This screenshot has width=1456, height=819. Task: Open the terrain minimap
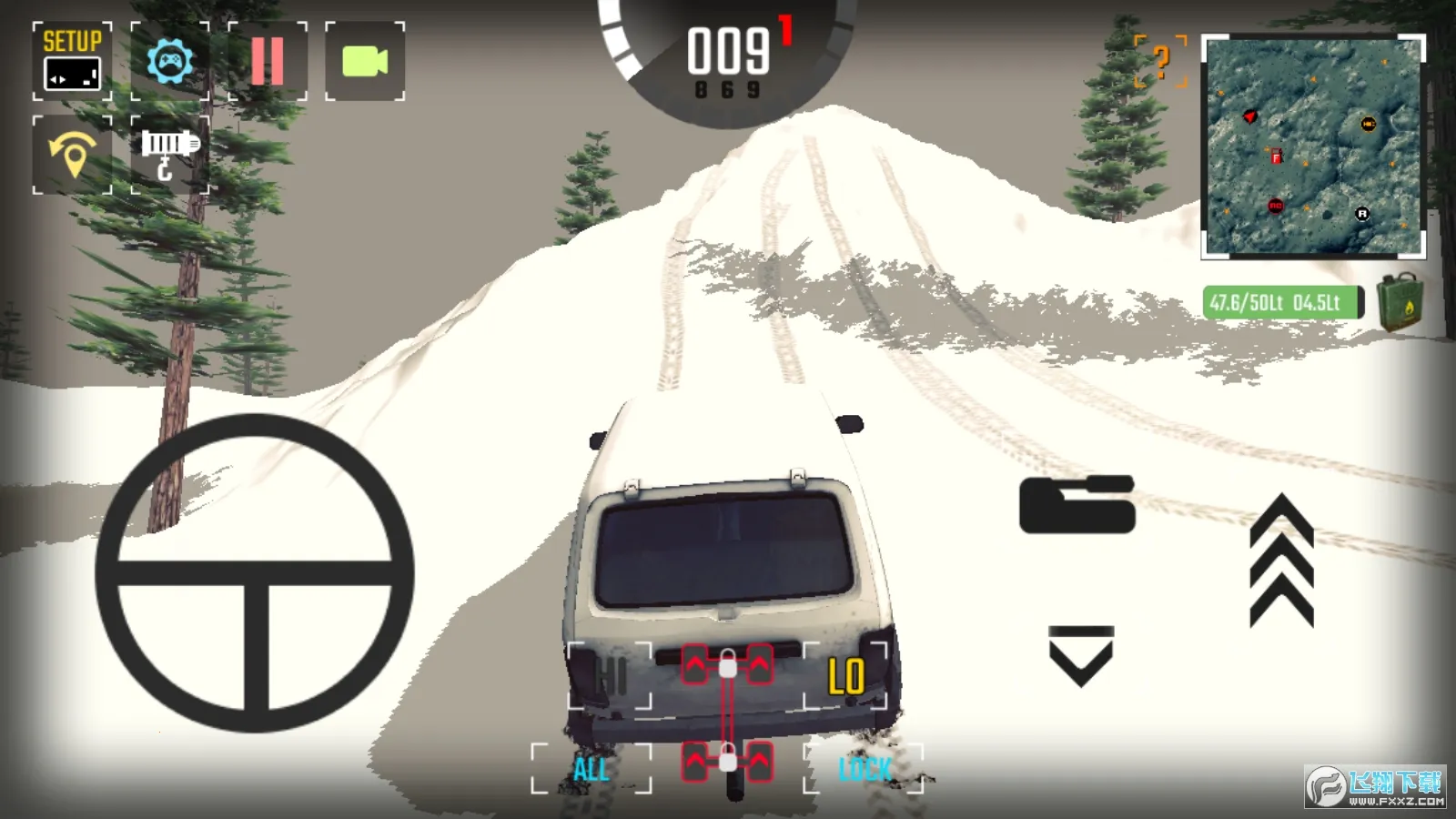(x=1313, y=147)
